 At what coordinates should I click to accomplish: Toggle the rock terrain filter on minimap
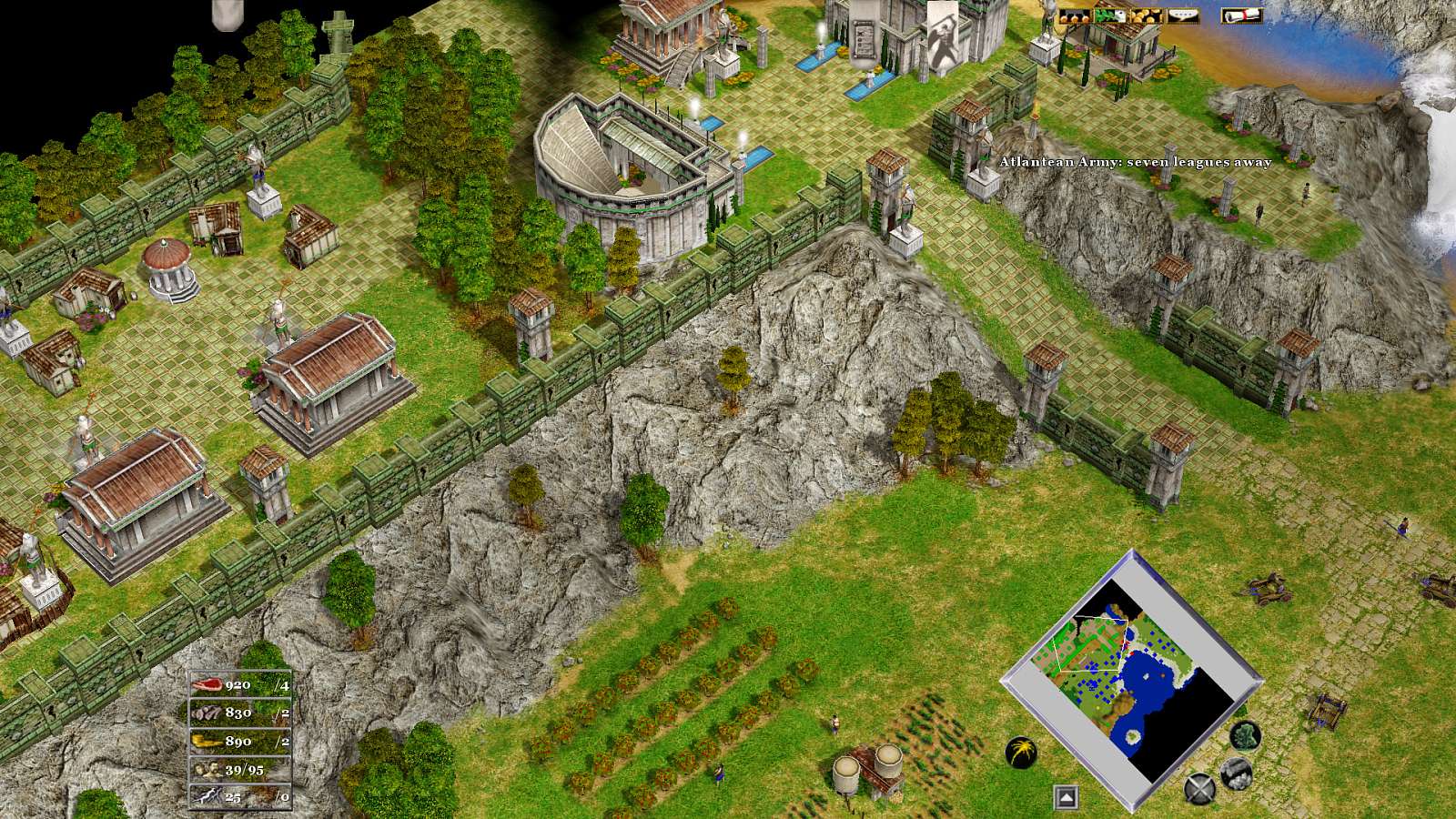[1235, 773]
